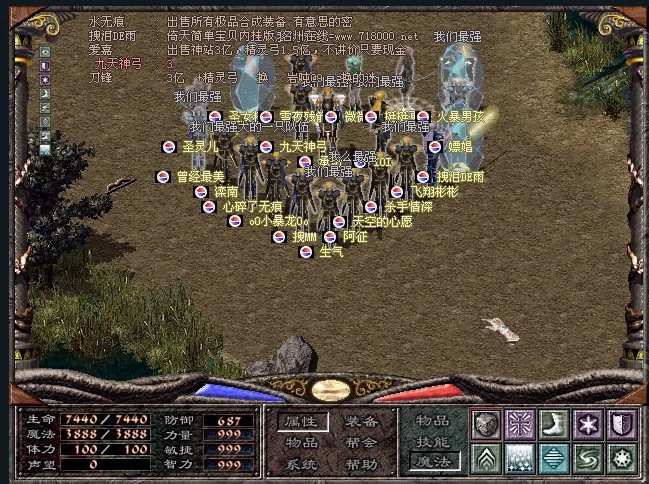Cast the purple starburst spell
This screenshot has width=649, height=484.
520,424
